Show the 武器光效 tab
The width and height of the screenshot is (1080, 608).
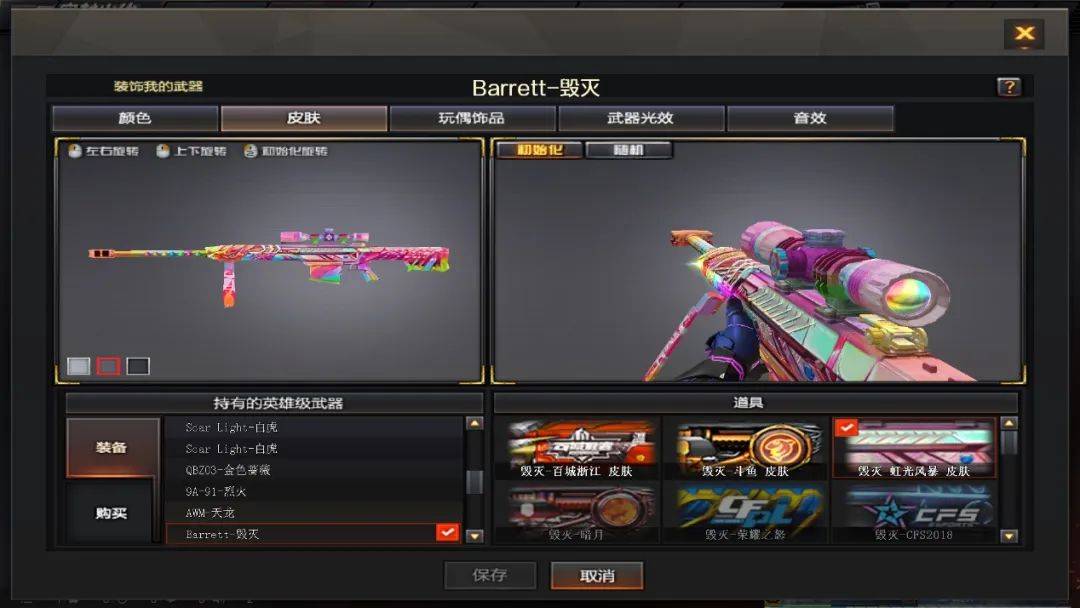(x=641, y=118)
